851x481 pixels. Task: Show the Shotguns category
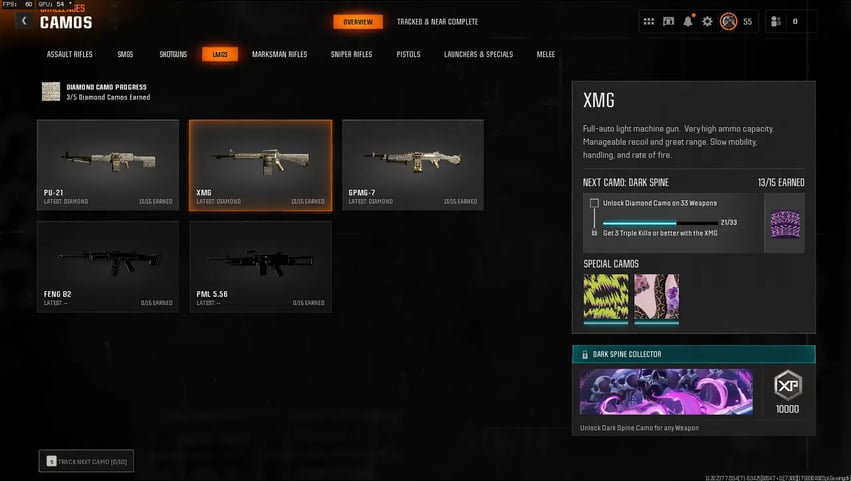174,54
